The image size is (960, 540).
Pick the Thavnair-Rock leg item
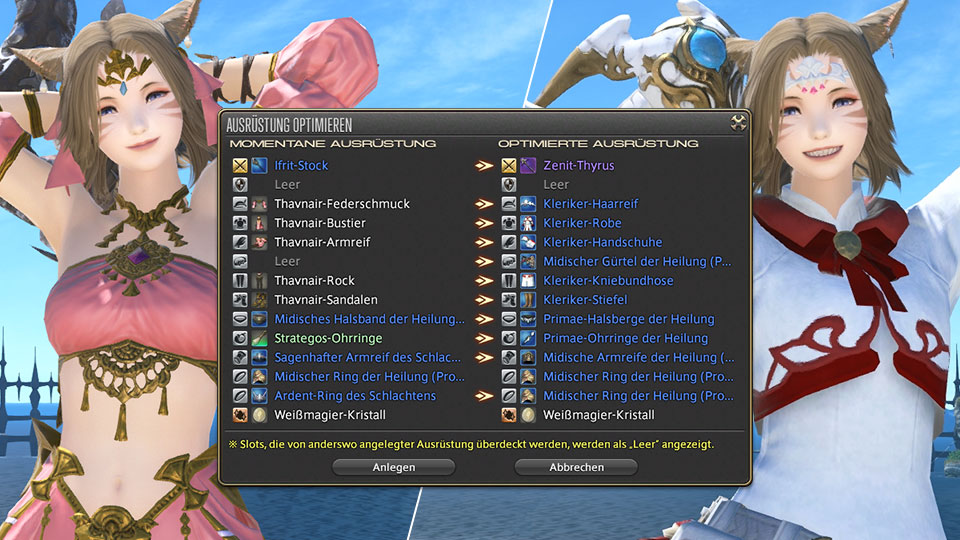(314, 281)
